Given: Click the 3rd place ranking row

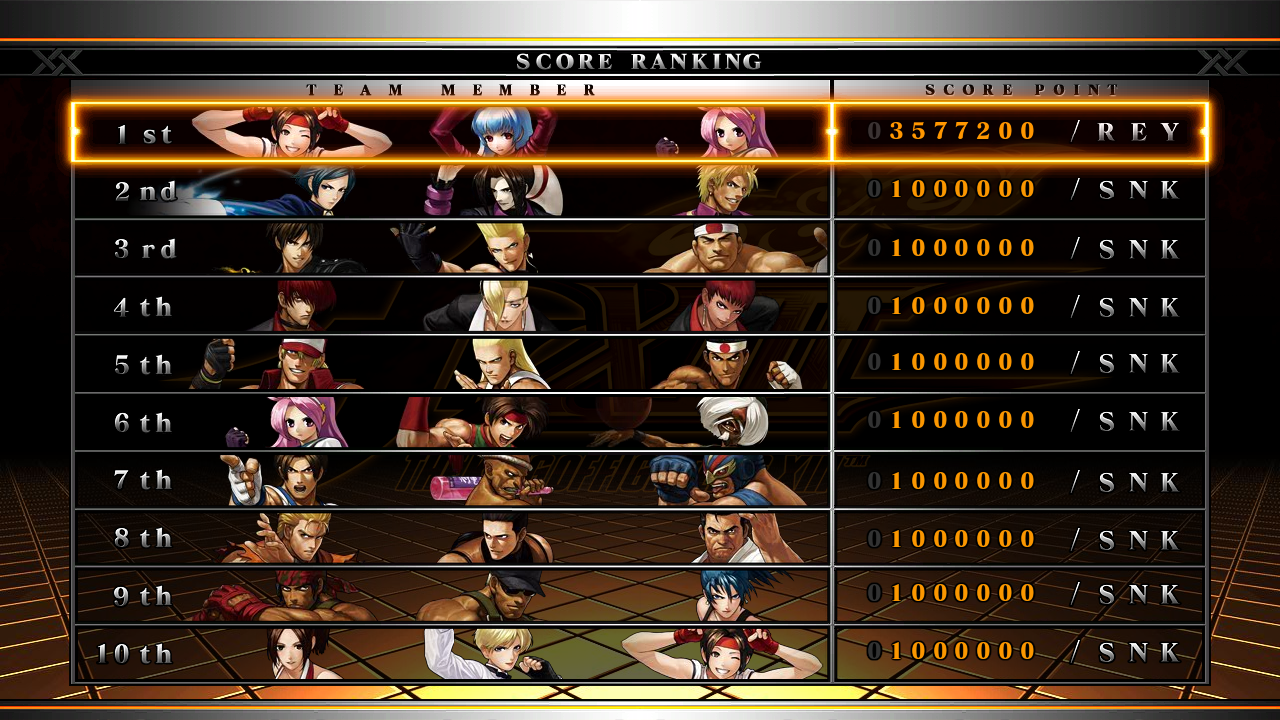Looking at the screenshot, I should point(640,248).
